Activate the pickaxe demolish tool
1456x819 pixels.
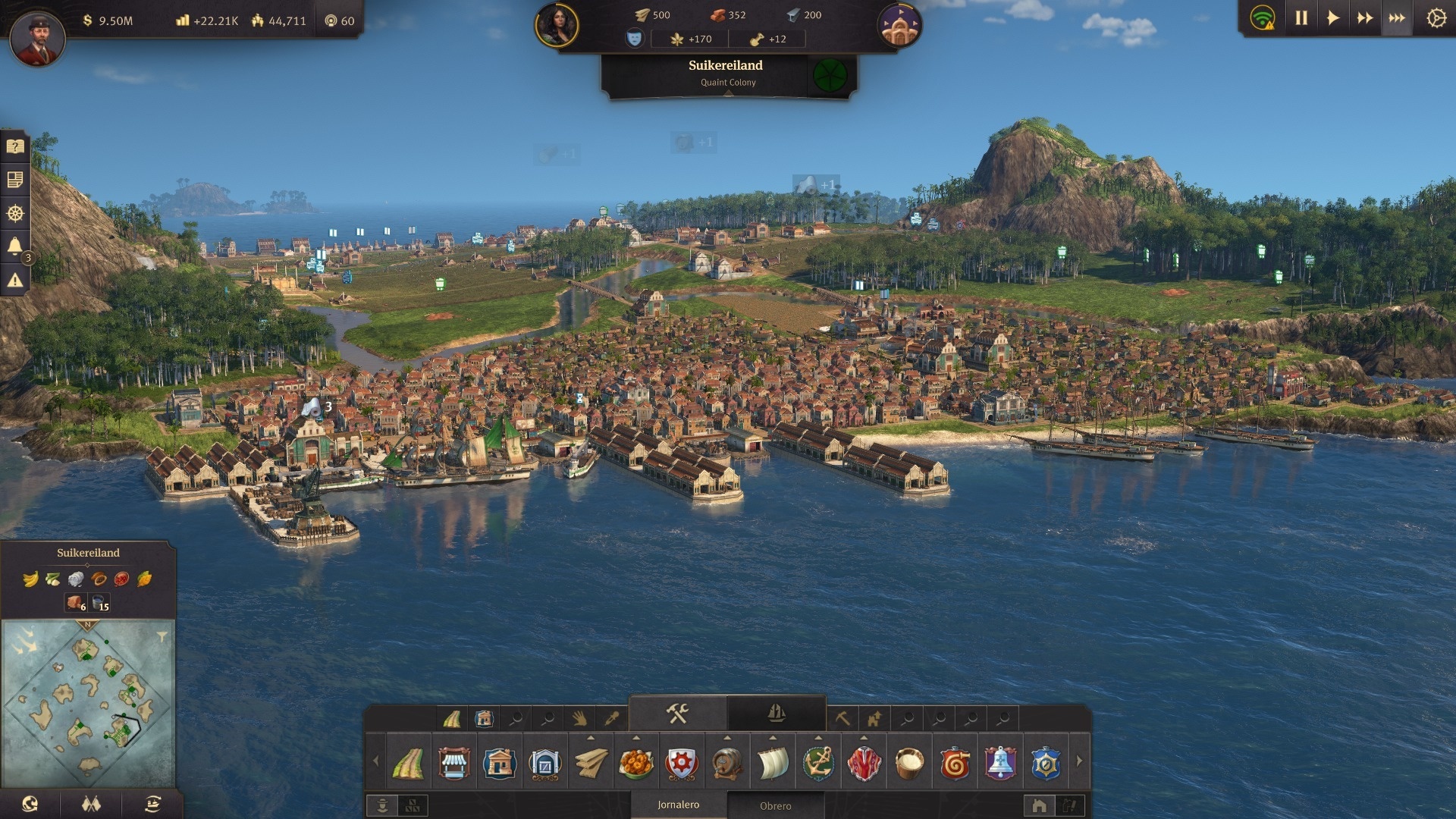842,717
